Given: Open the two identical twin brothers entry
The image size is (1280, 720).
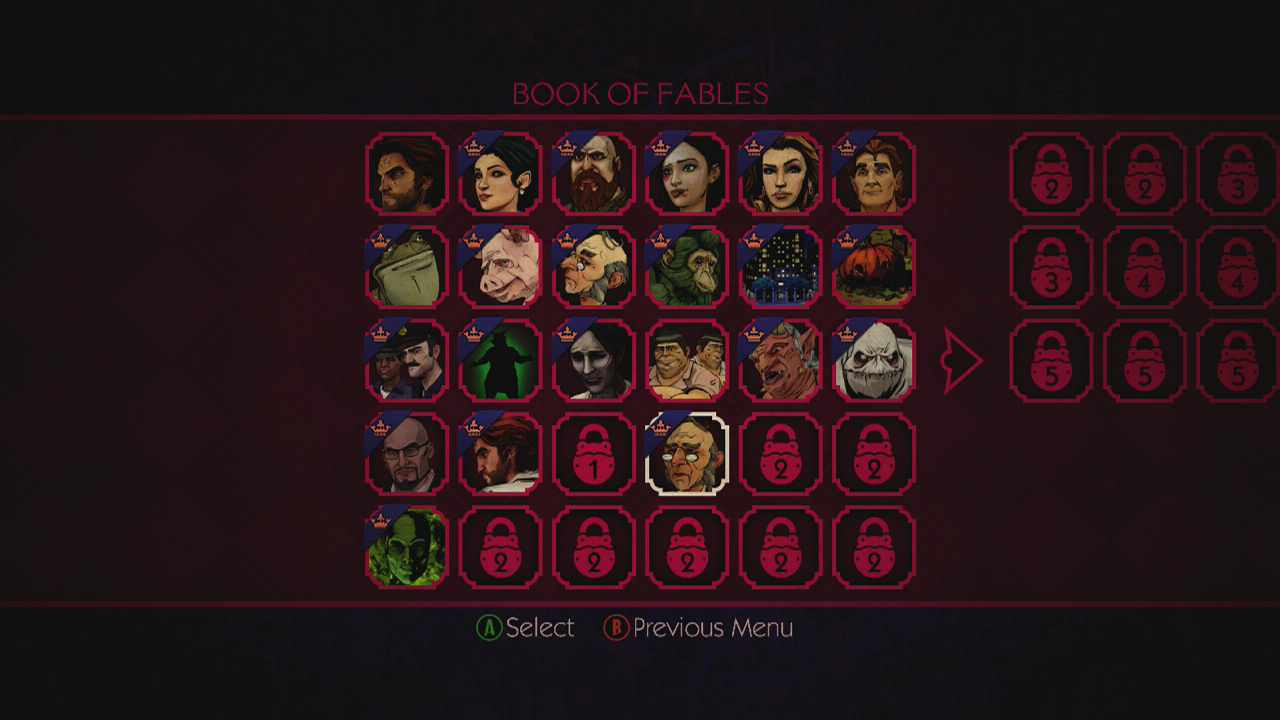Looking at the screenshot, I should 687,360.
